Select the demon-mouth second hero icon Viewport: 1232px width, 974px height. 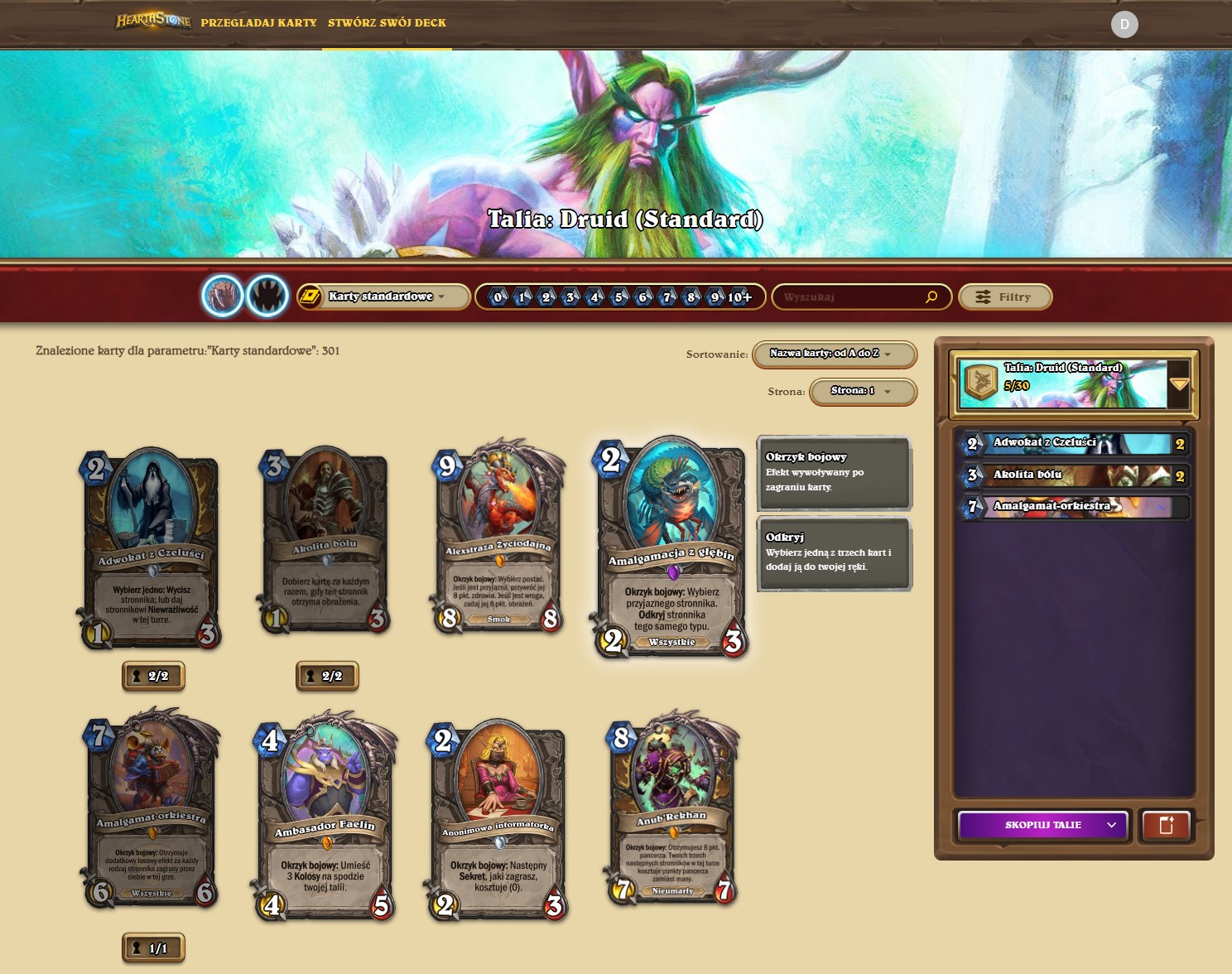267,297
